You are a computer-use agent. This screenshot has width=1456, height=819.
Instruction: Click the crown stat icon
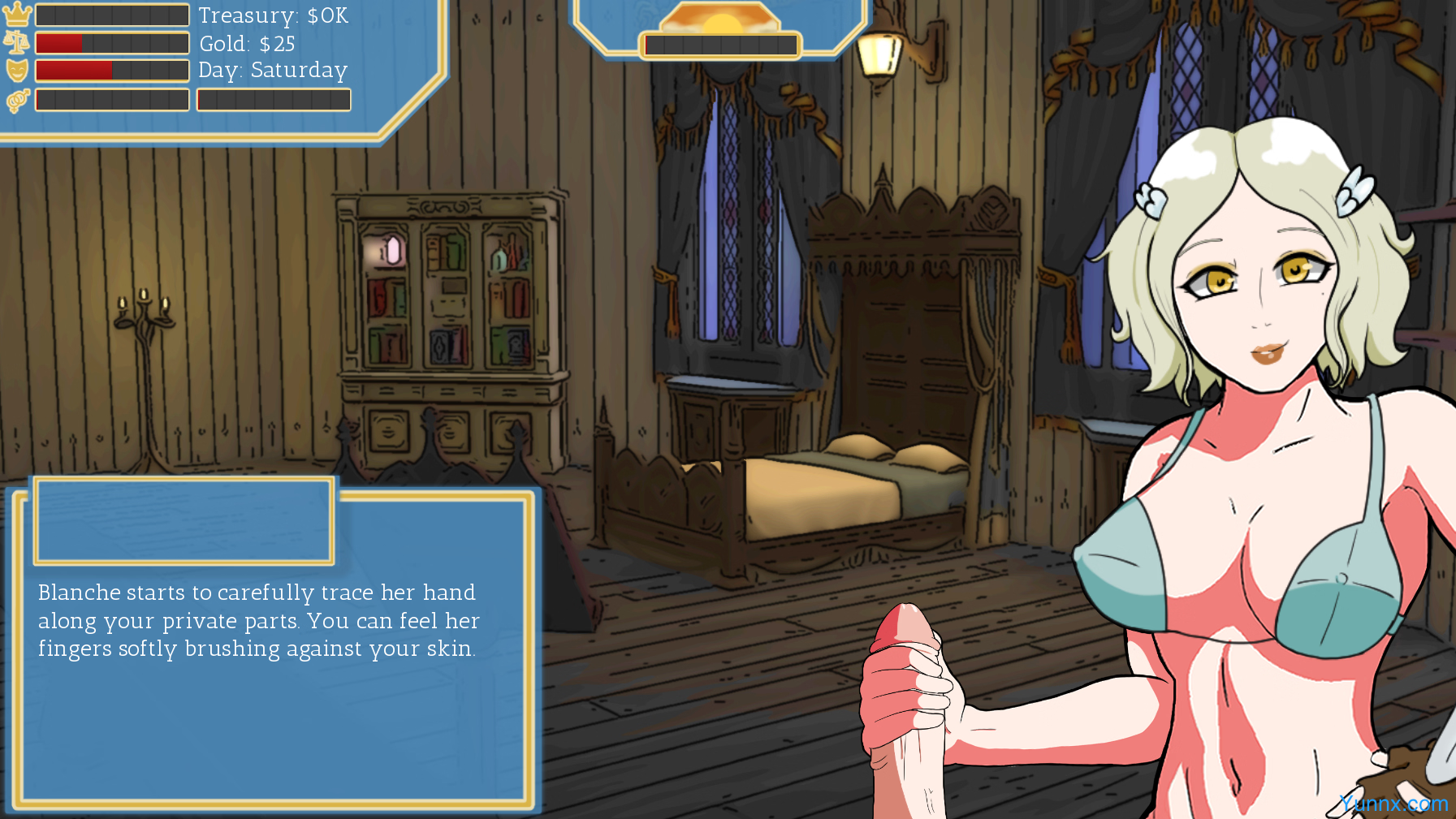tap(16, 15)
